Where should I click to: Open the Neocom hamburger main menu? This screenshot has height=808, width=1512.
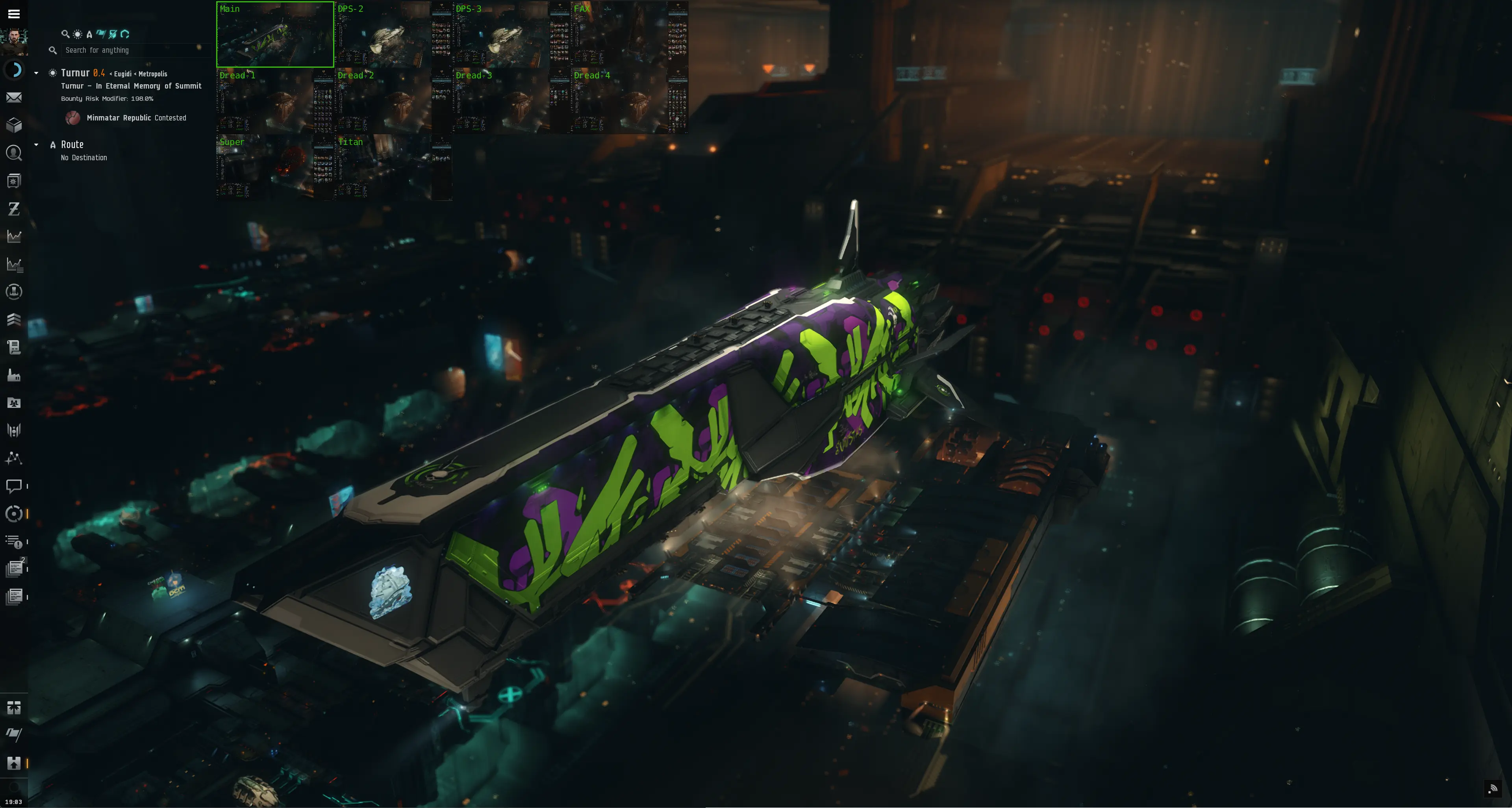tap(14, 13)
